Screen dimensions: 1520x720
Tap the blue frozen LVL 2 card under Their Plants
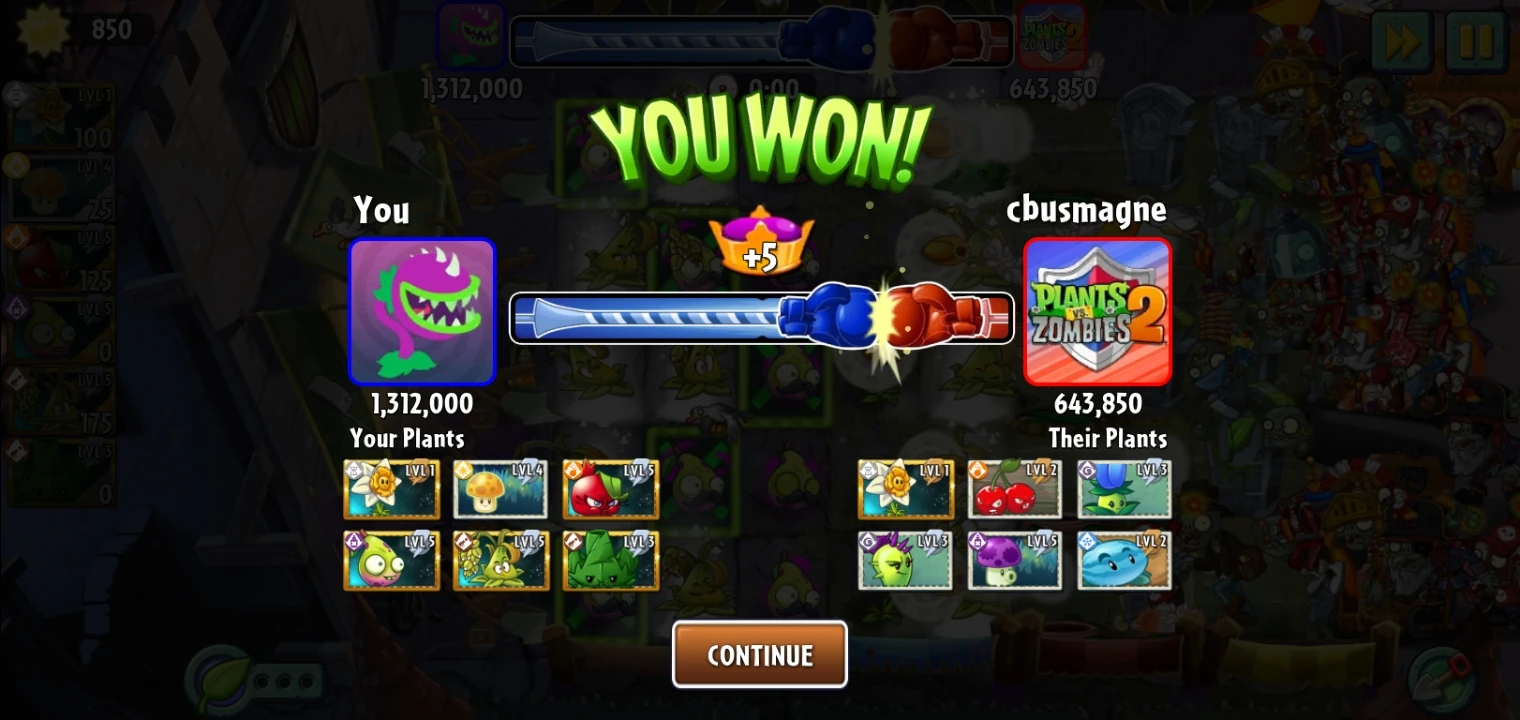[1123, 561]
